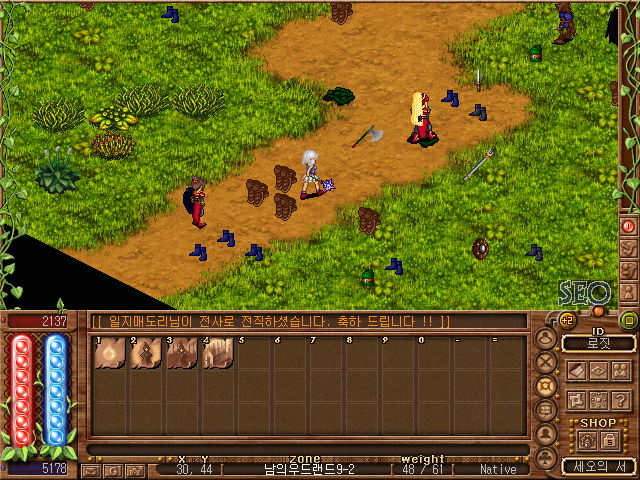Choose the skill in hotbar slot 4
Image resolution: width=640 pixels, height=480 pixels.
(217, 354)
